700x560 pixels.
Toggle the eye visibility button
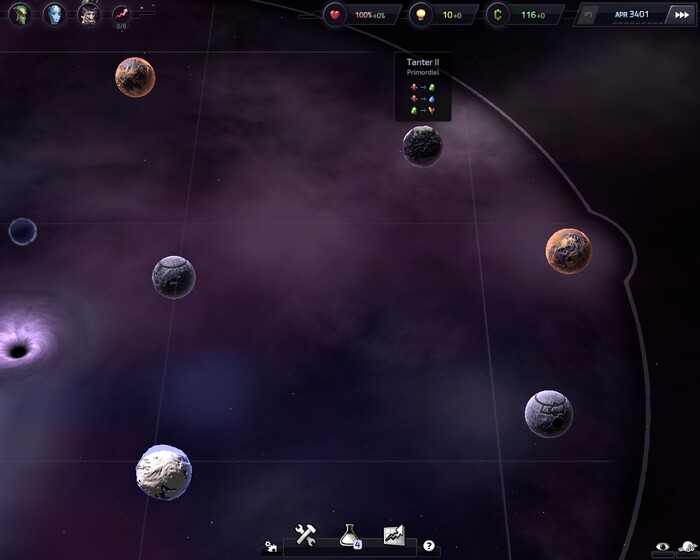point(661,547)
